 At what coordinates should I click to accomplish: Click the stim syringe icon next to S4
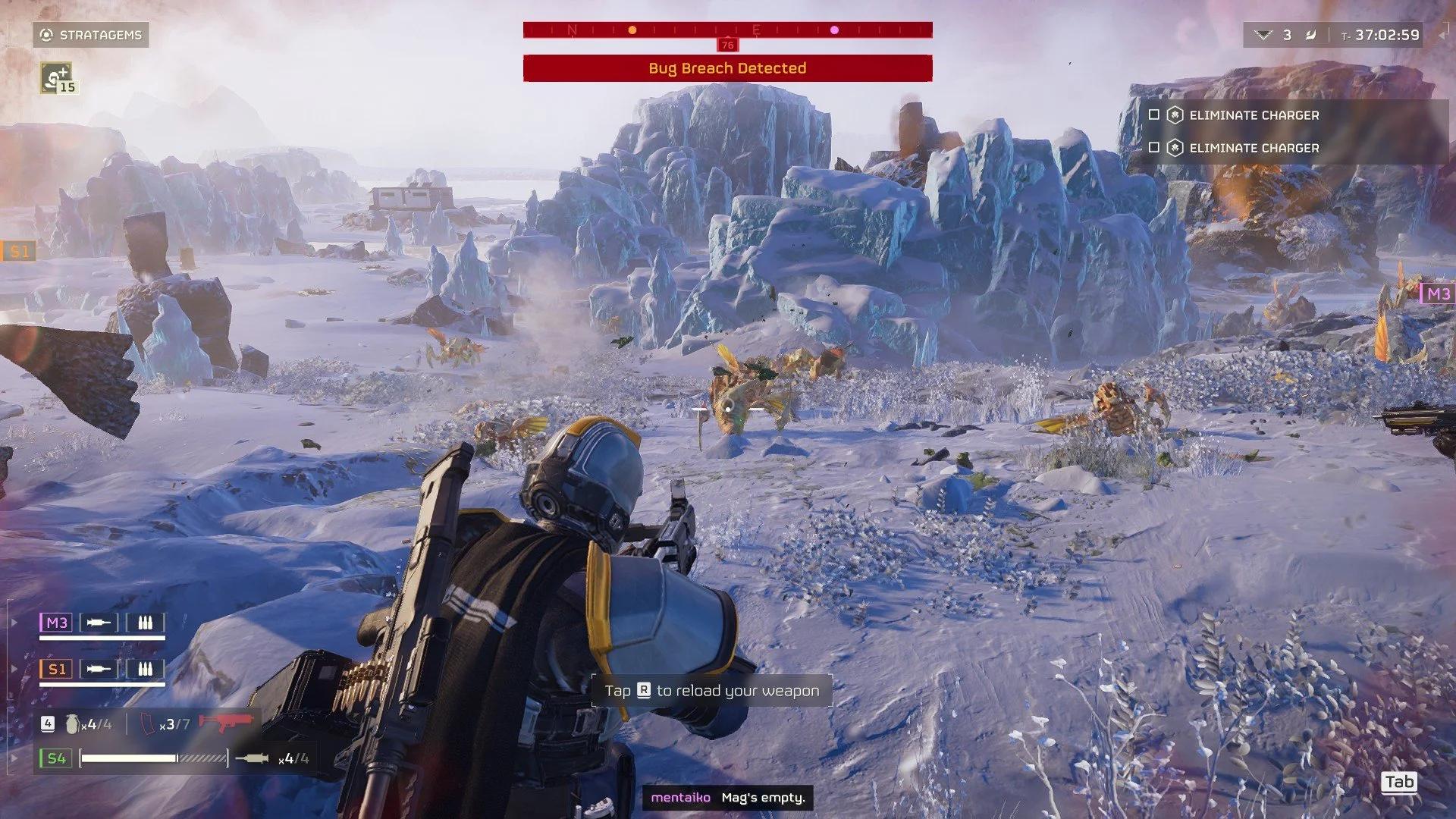coord(256,757)
